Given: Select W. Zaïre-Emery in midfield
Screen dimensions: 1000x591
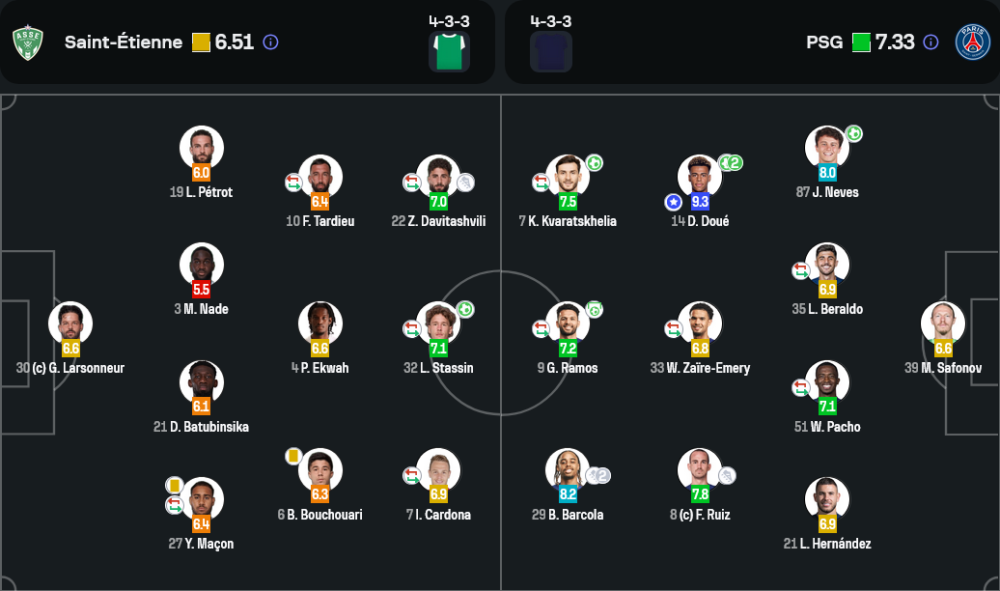Looking at the screenshot, I should pyautogui.click(x=700, y=324).
